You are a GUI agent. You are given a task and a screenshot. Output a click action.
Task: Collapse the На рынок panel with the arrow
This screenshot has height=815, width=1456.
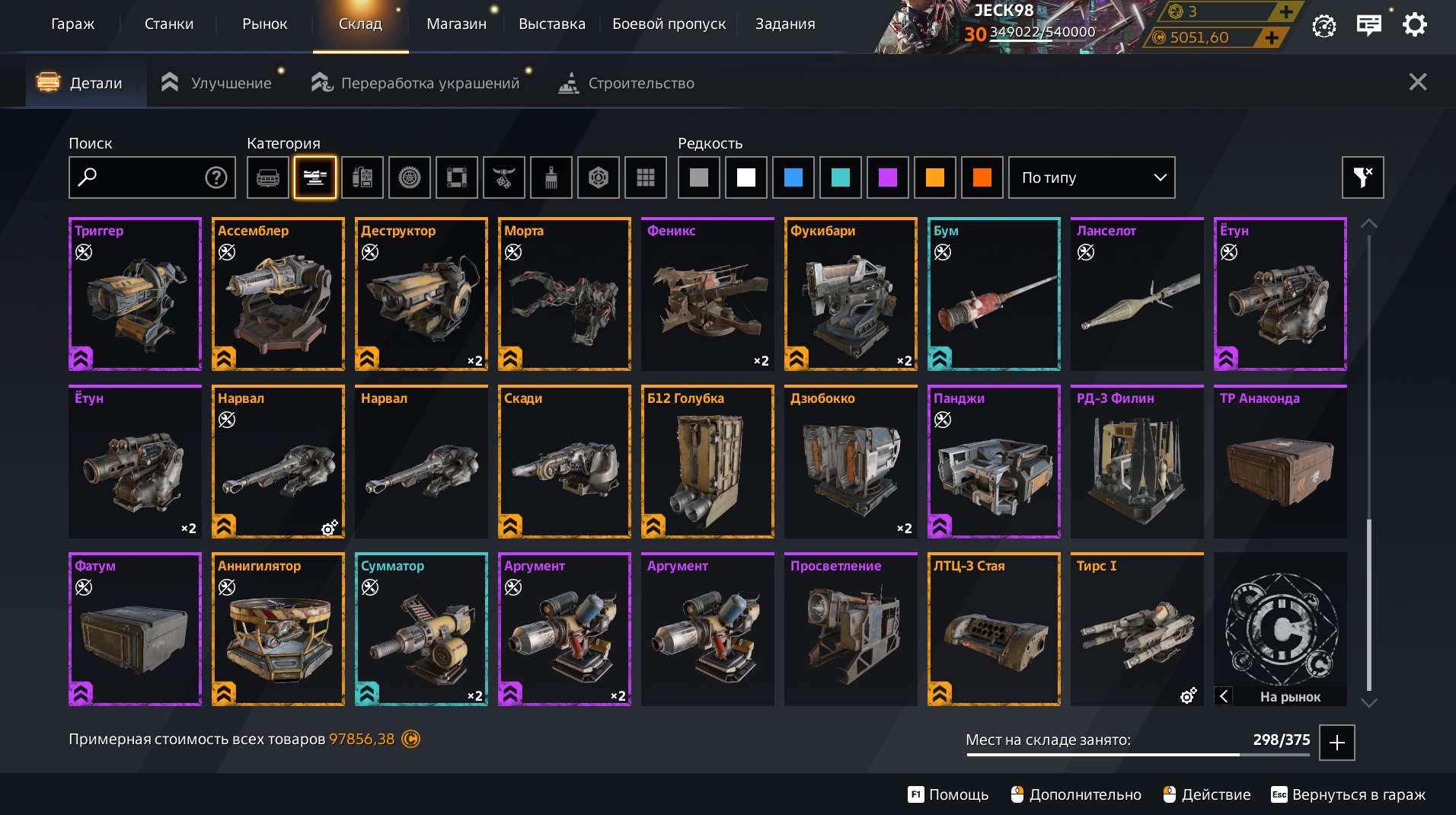click(x=1225, y=696)
